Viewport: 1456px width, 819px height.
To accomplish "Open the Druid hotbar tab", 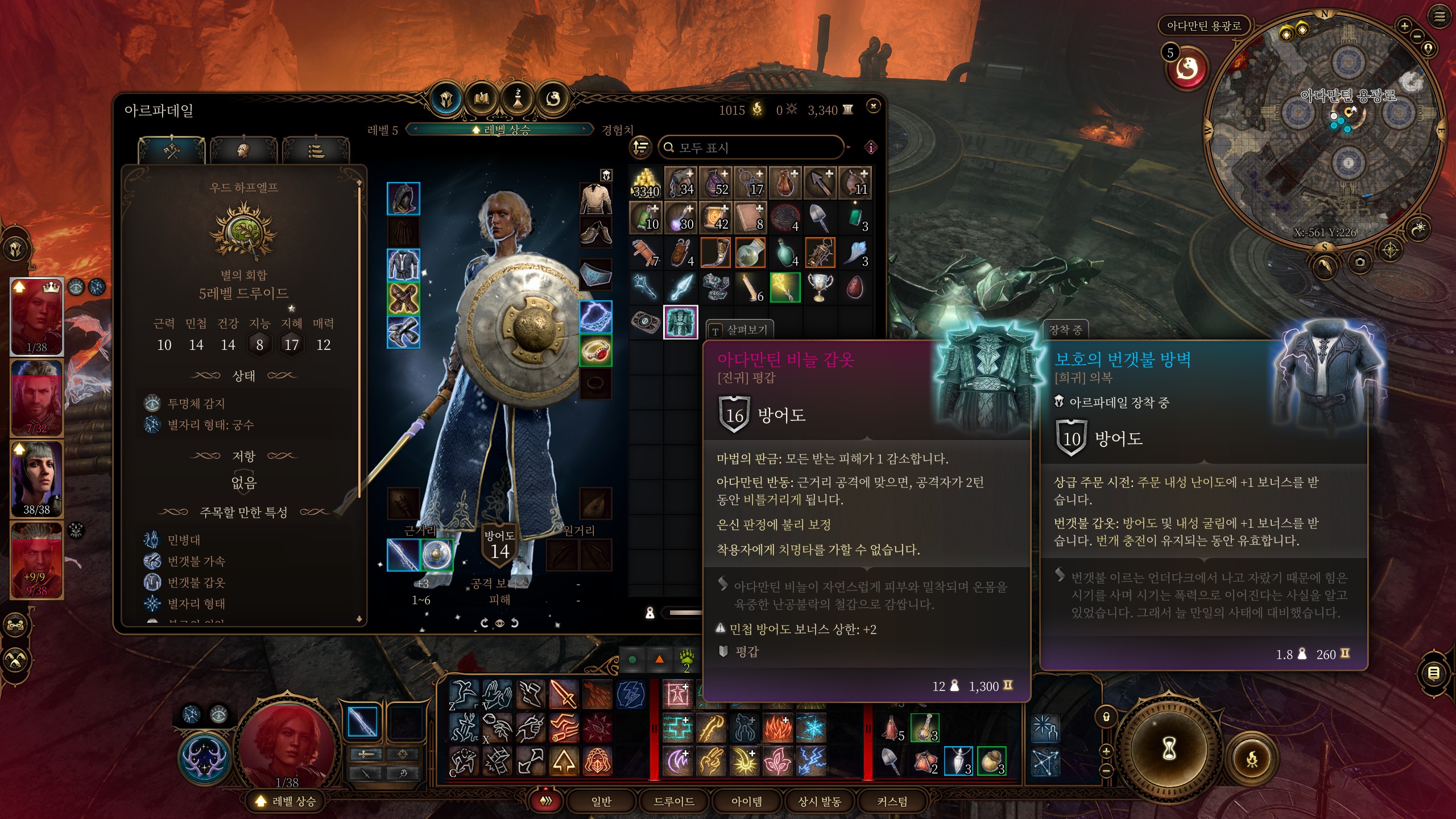I will tap(673, 801).
